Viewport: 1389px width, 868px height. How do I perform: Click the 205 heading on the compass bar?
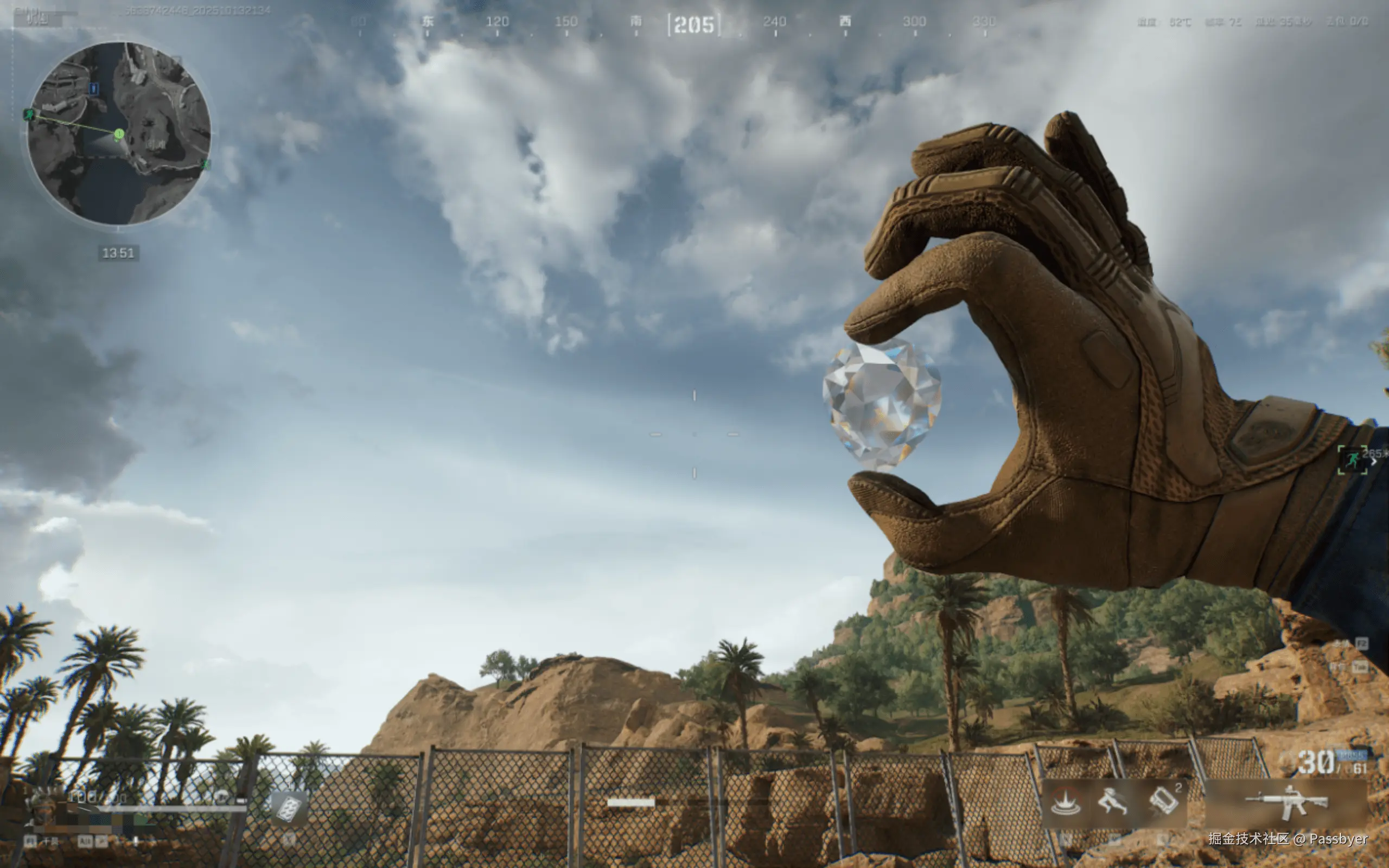tap(694, 25)
